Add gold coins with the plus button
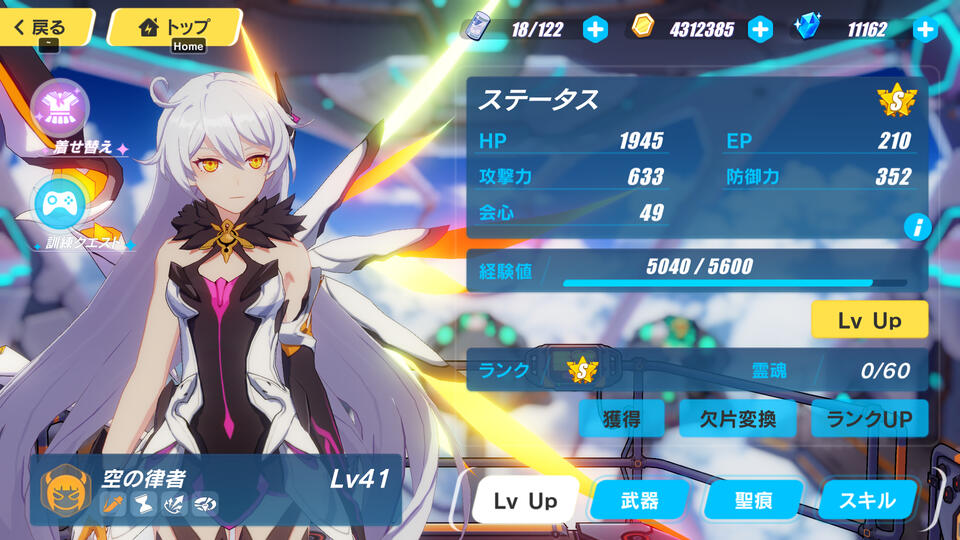960x540 pixels. point(761,29)
